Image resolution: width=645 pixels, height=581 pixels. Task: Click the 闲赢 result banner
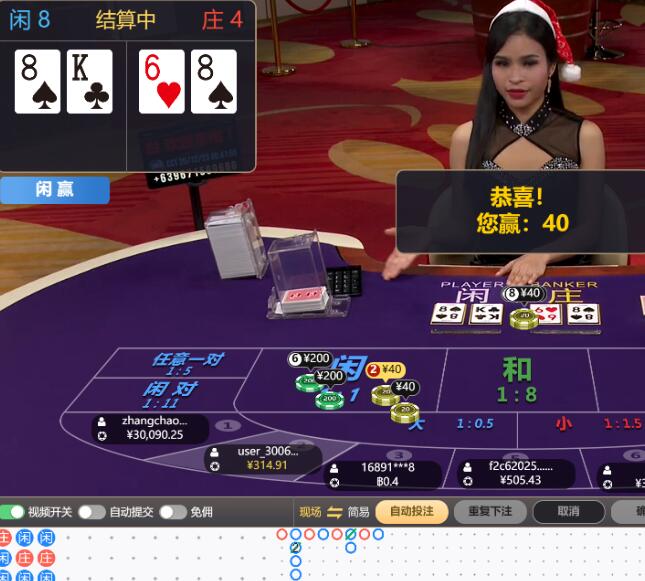click(x=55, y=189)
